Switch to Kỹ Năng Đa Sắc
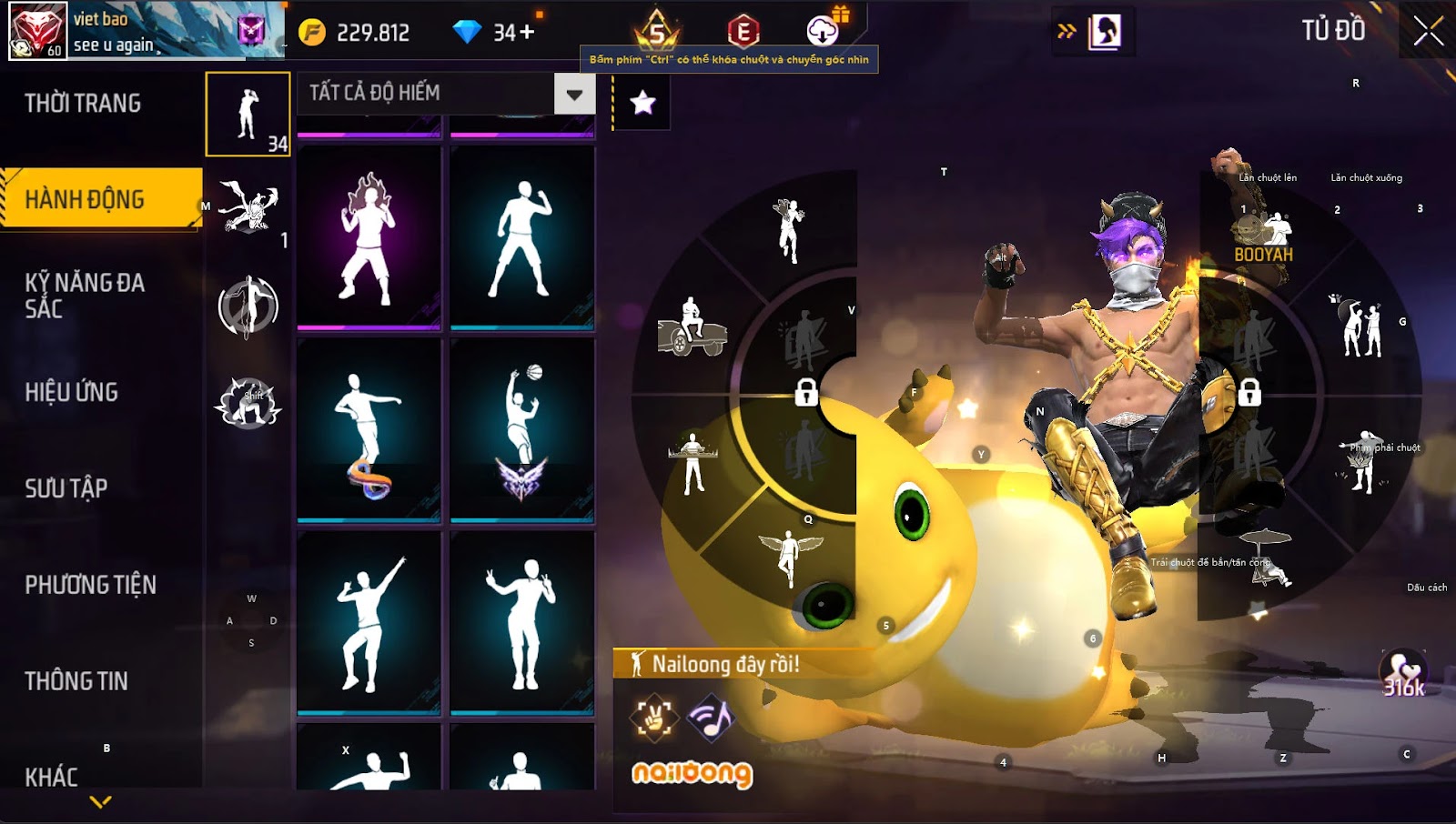This screenshot has height=824, width=1456. click(x=85, y=296)
